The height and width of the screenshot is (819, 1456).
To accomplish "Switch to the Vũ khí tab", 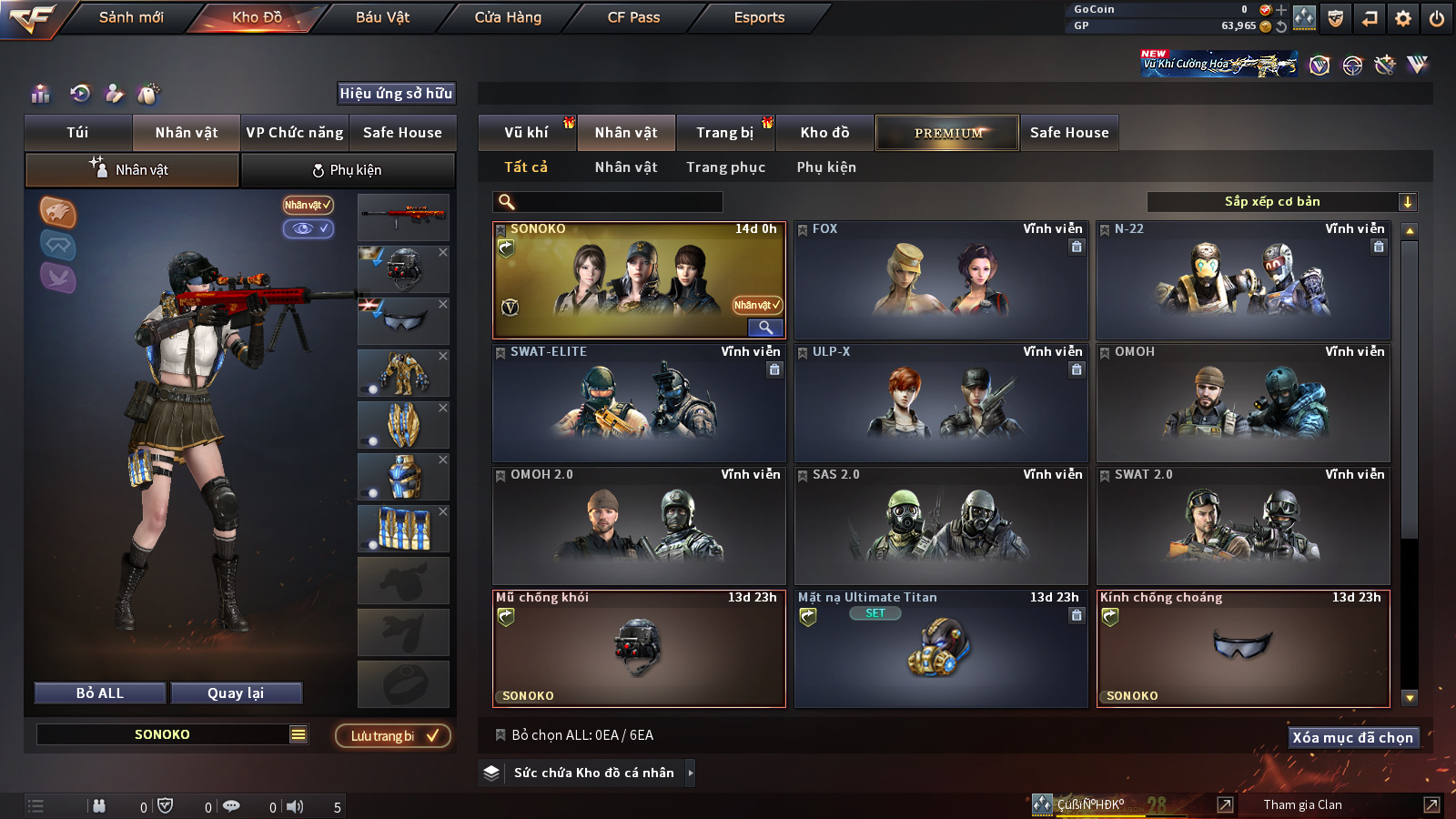I will click(527, 133).
